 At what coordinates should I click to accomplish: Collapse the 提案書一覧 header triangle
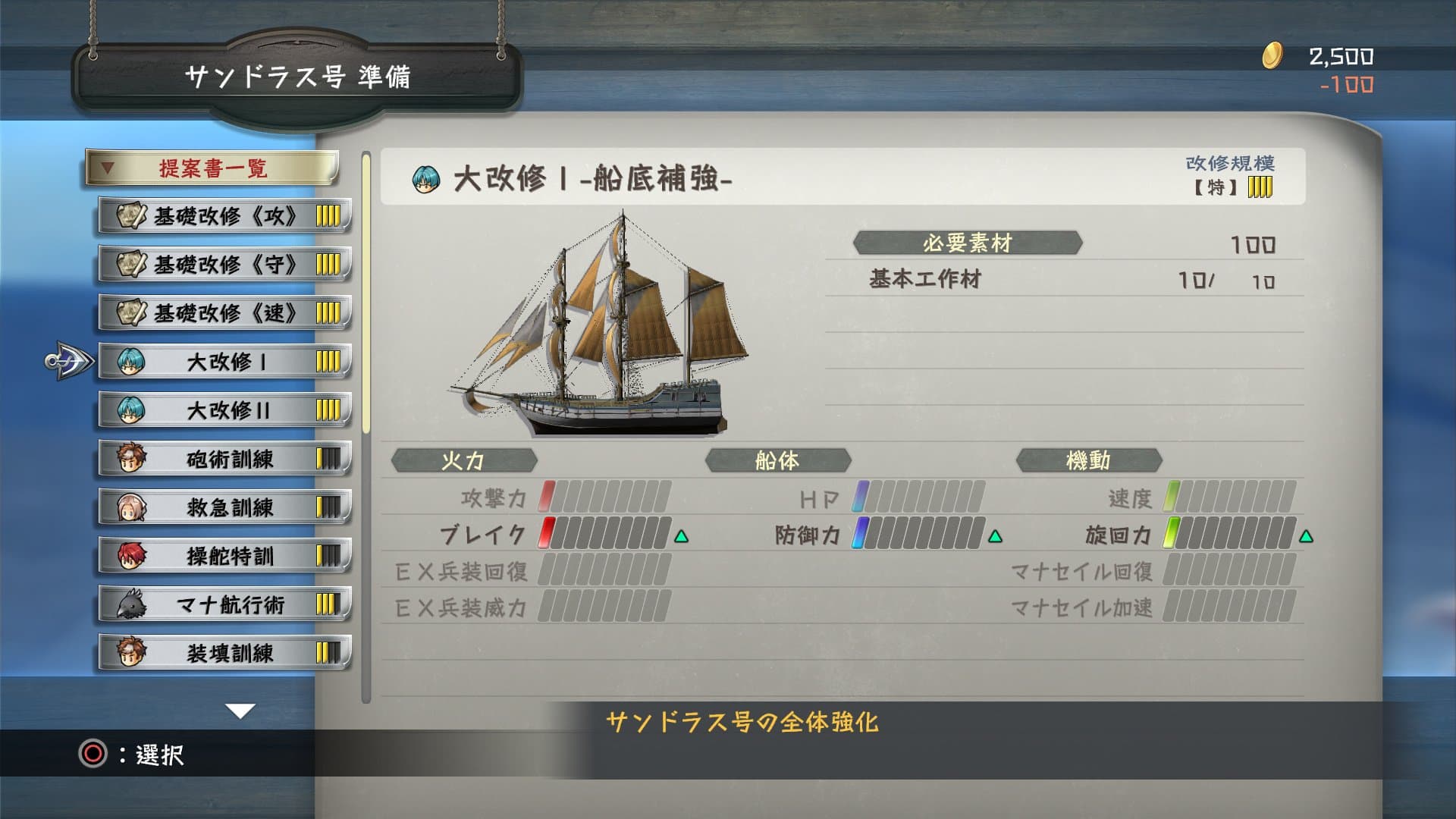point(108,166)
